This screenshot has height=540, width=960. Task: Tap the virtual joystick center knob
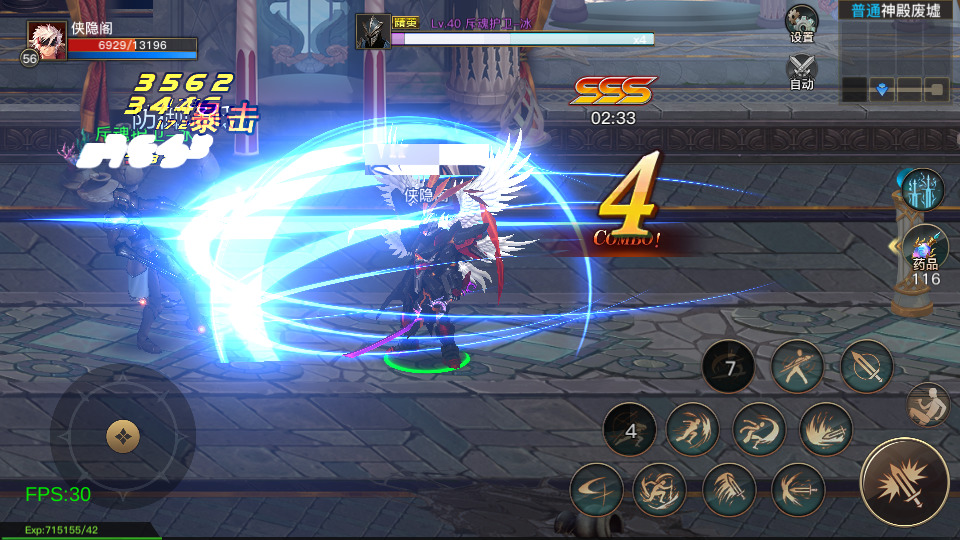(123, 435)
